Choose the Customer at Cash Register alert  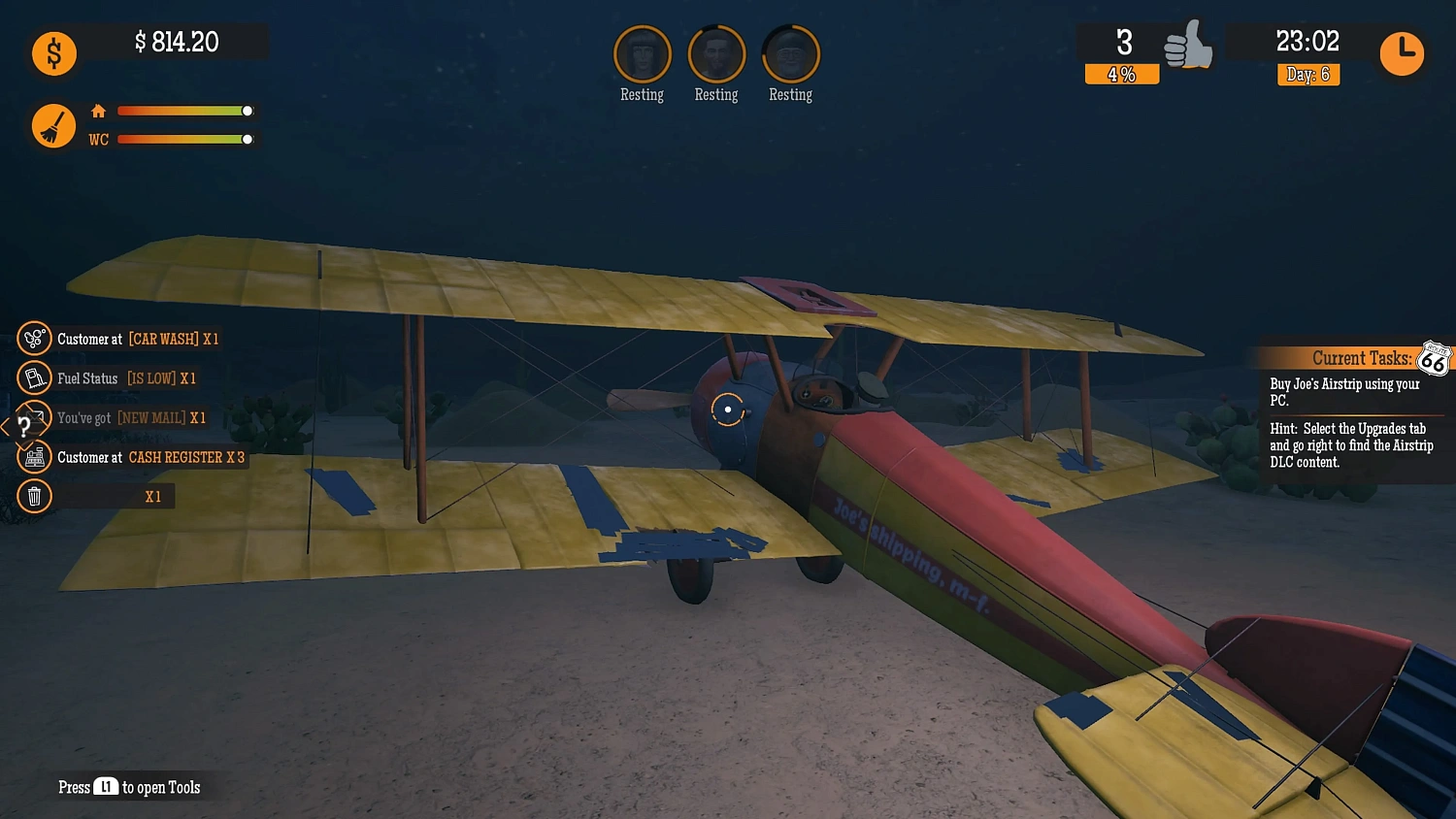(x=150, y=457)
